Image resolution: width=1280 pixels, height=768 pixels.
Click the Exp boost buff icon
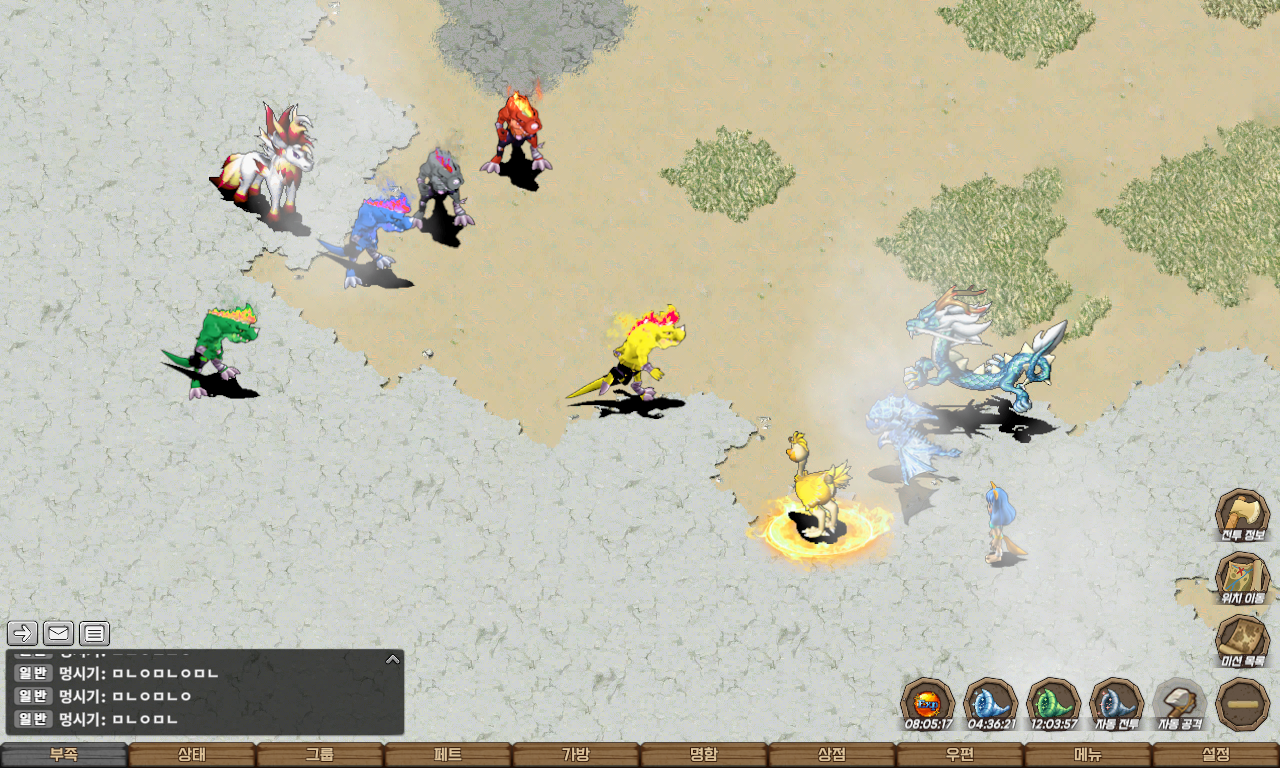click(x=927, y=703)
